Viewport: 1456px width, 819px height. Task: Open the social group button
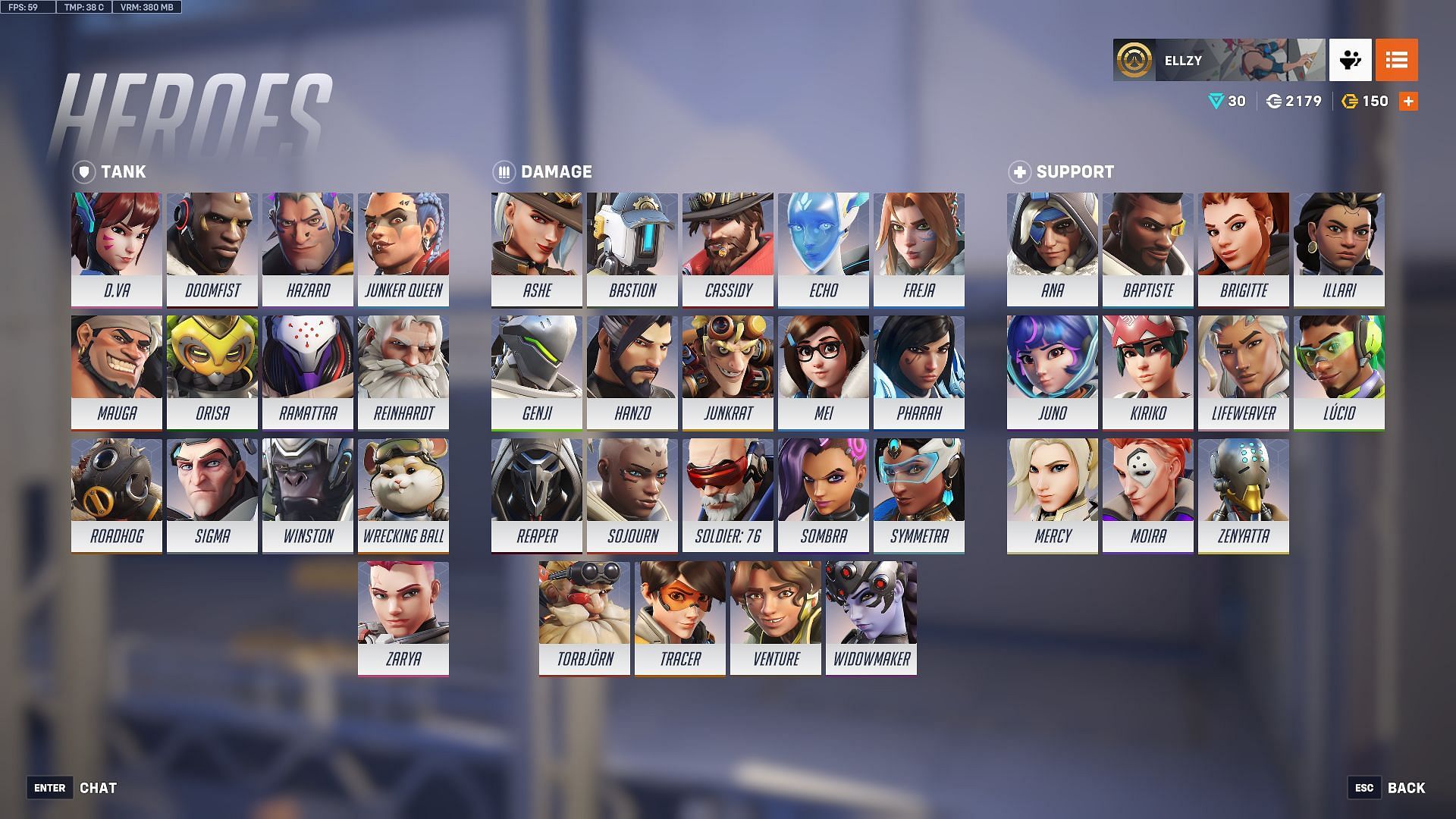1350,60
